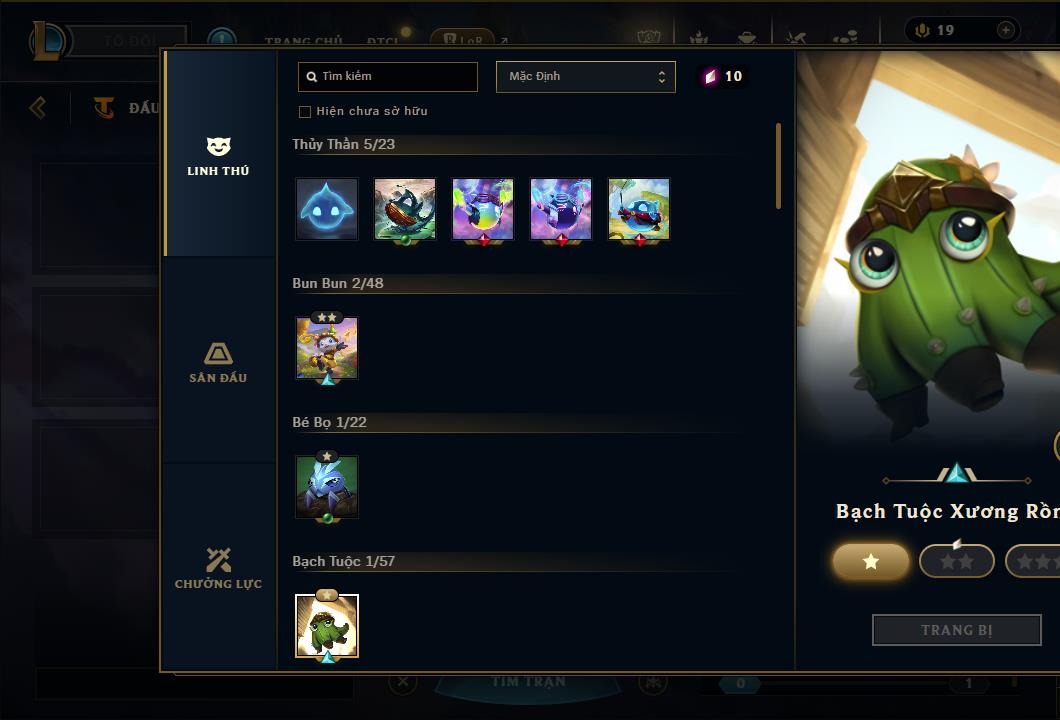This screenshot has width=1060, height=720.
Task: Add currency with the plus button
Action: [1005, 30]
